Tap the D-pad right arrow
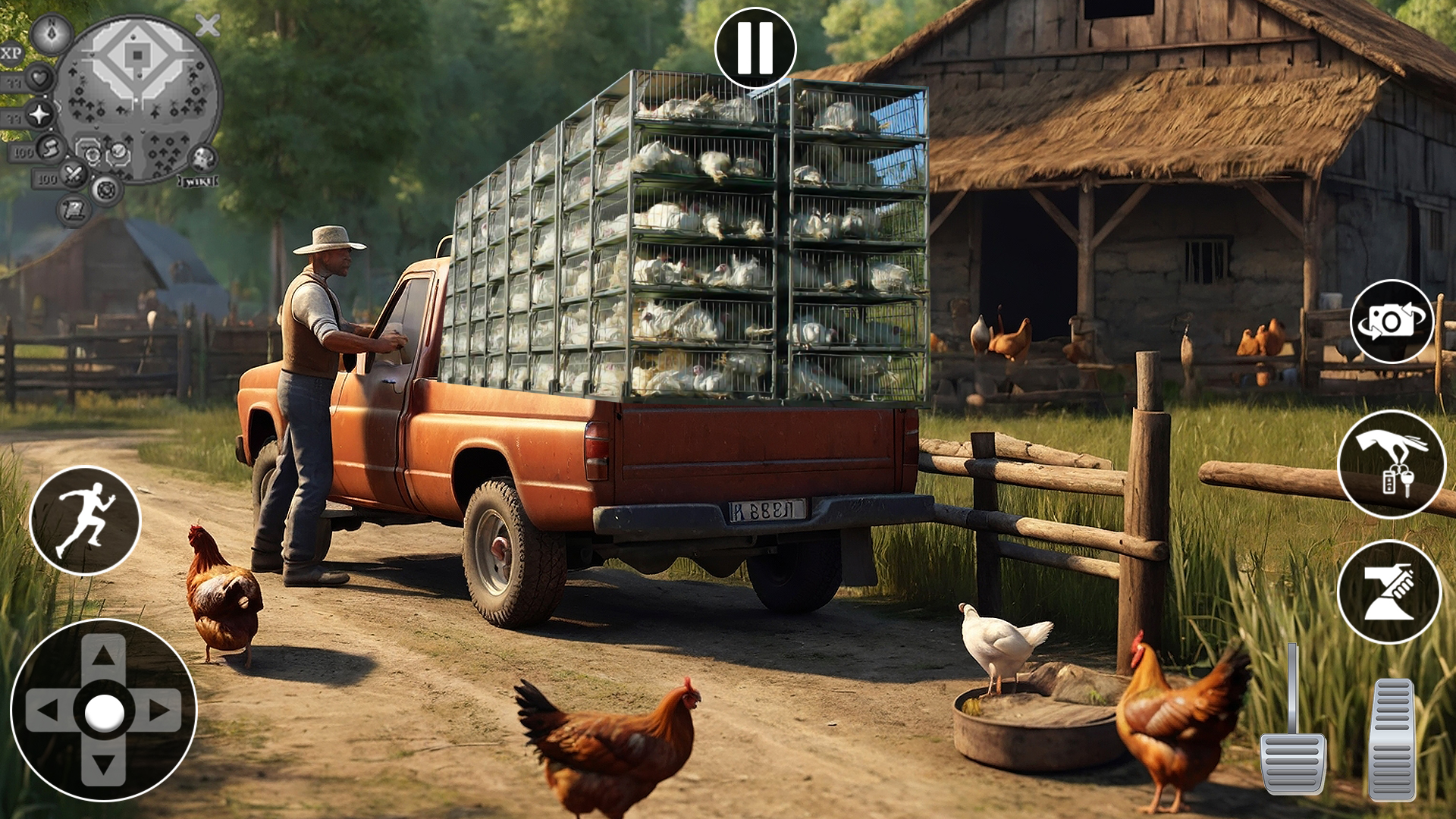The width and height of the screenshot is (1456, 819). 161,711
